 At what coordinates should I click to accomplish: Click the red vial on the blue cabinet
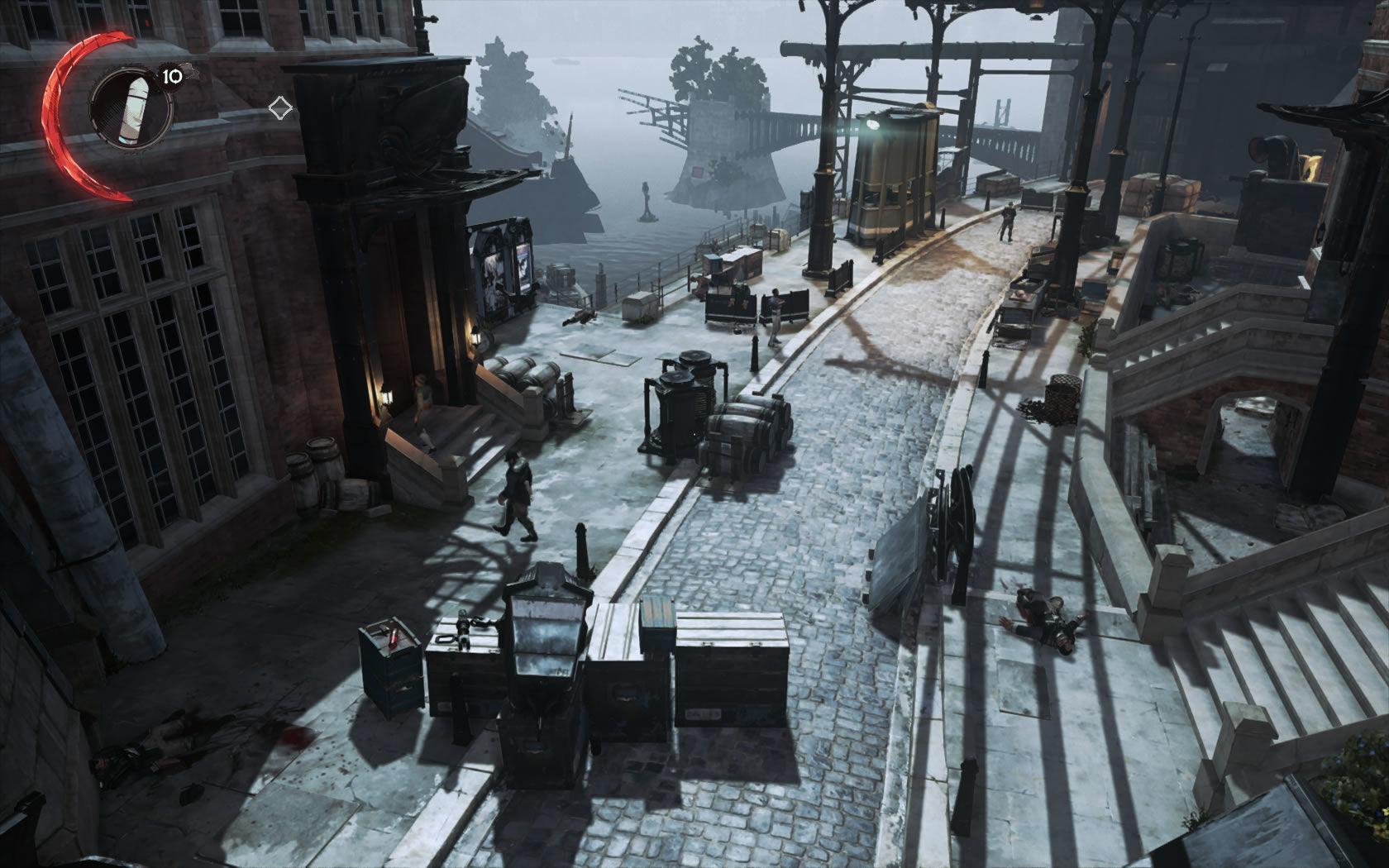(395, 637)
